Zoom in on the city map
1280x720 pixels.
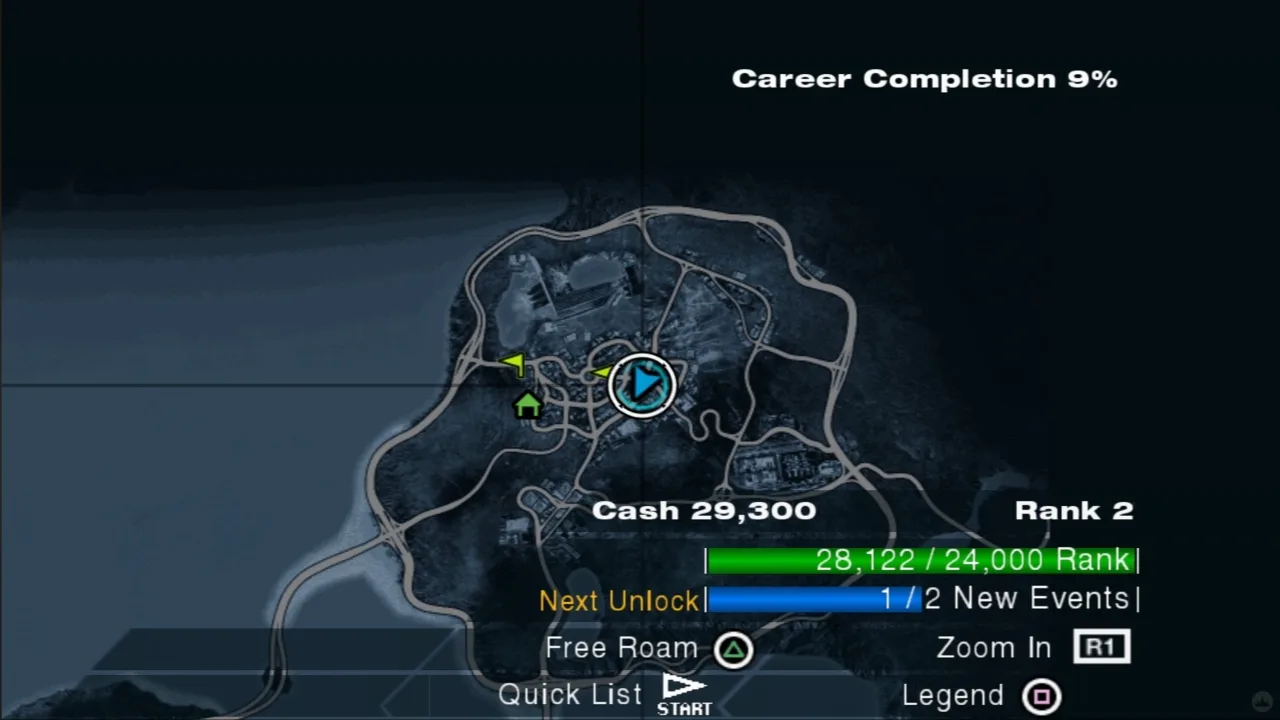click(992, 647)
